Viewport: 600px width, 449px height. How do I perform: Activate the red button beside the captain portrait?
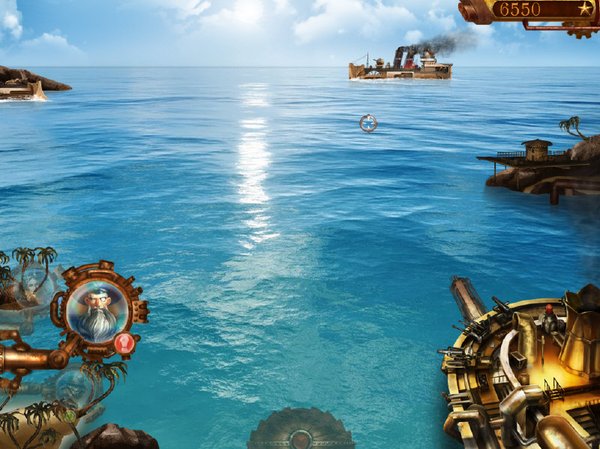click(x=124, y=343)
